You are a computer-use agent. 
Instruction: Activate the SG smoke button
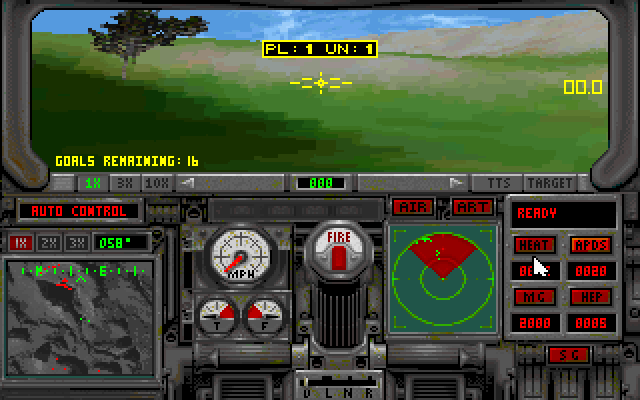click(568, 355)
